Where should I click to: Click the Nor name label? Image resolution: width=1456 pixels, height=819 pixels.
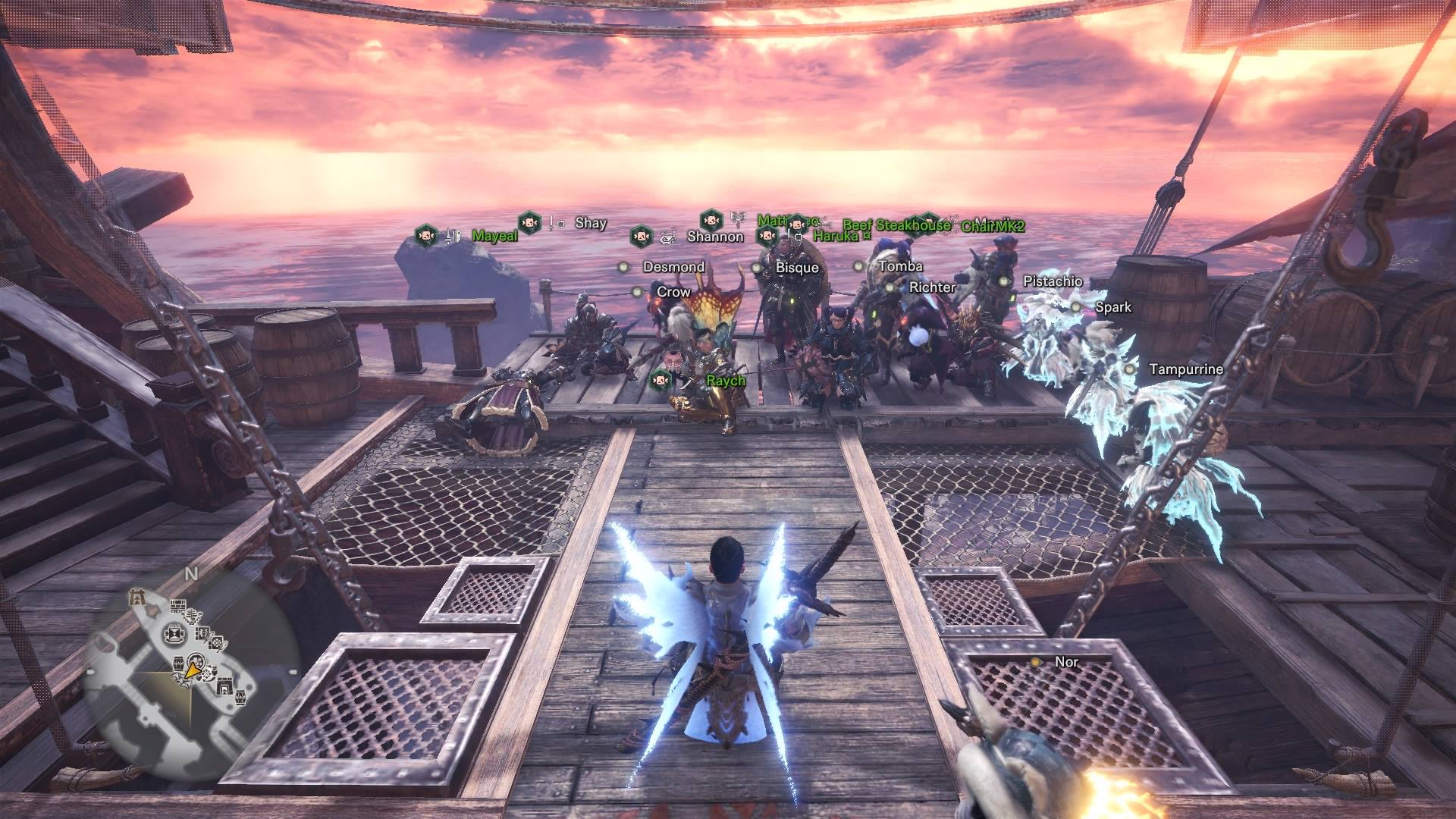pyautogui.click(x=1066, y=662)
